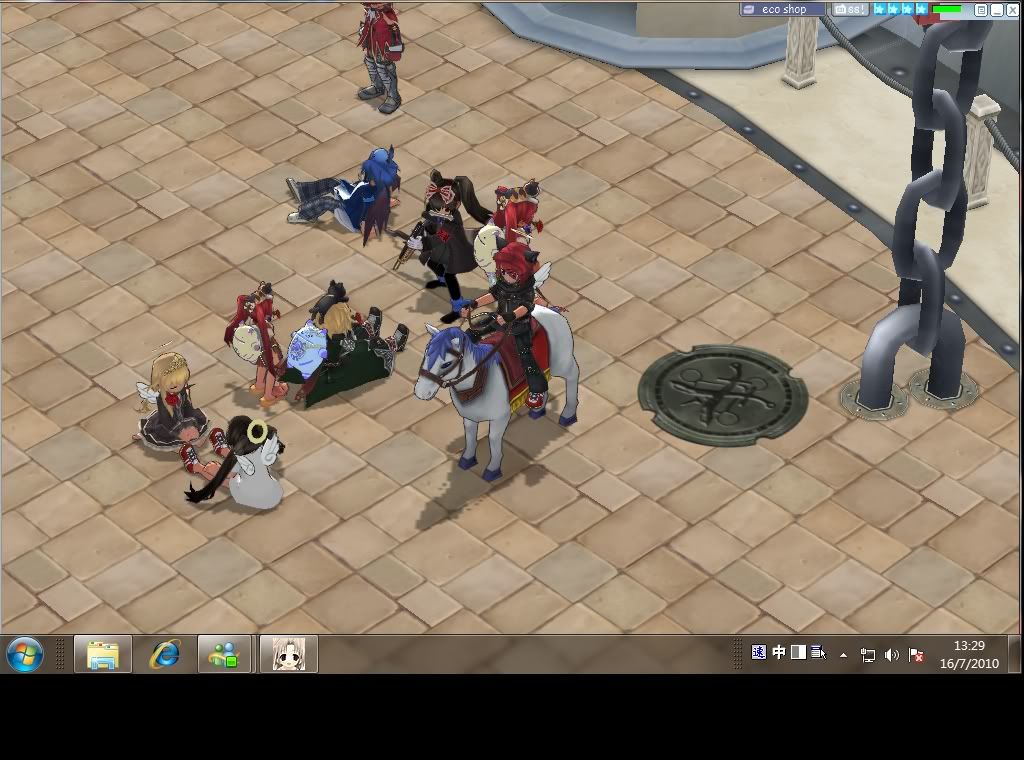This screenshot has height=760, width=1024.
Task: Launch Internet Explorer from the taskbar
Action: (164, 655)
